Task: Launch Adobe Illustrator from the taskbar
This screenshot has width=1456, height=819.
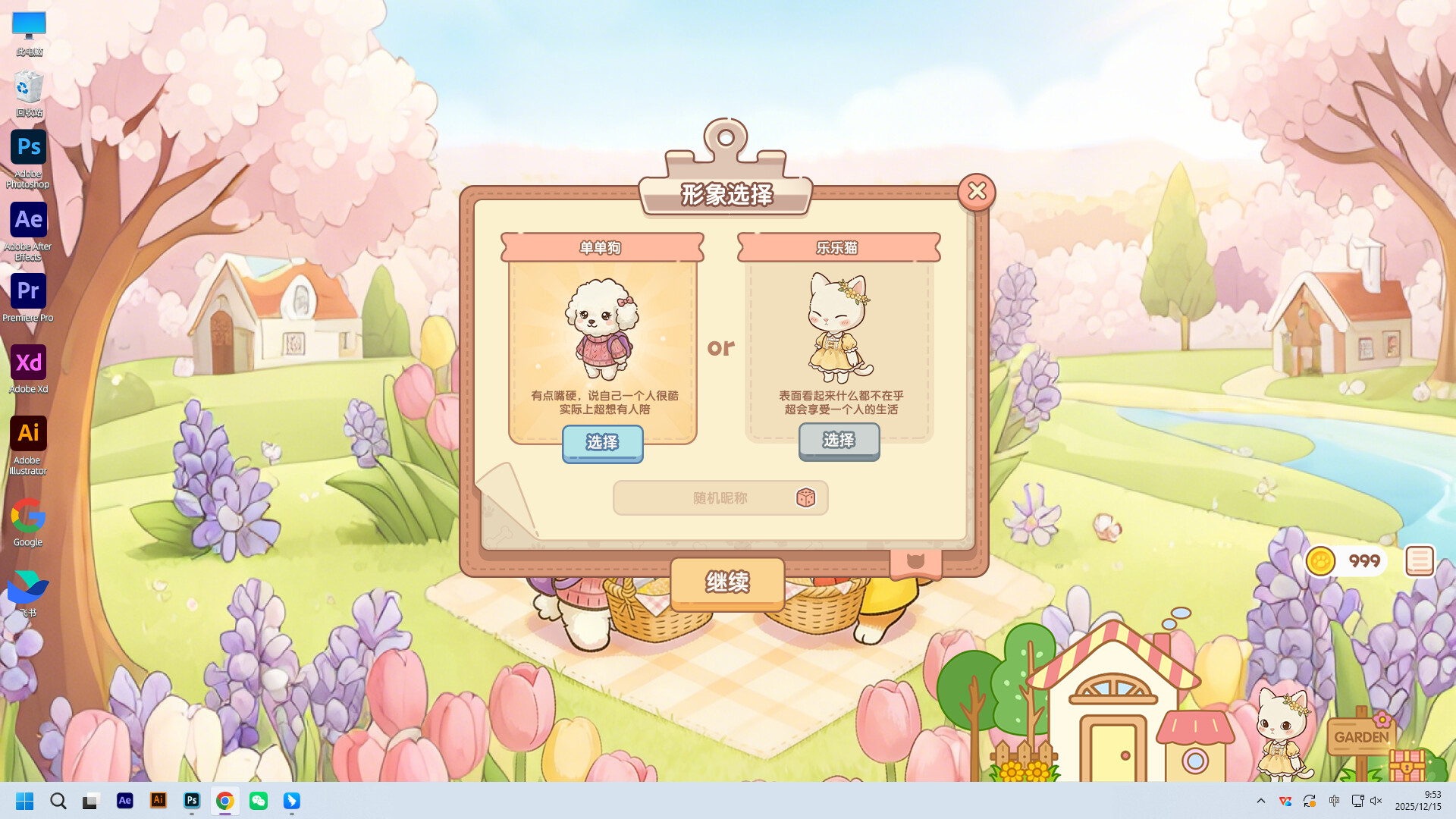Action: 158,800
